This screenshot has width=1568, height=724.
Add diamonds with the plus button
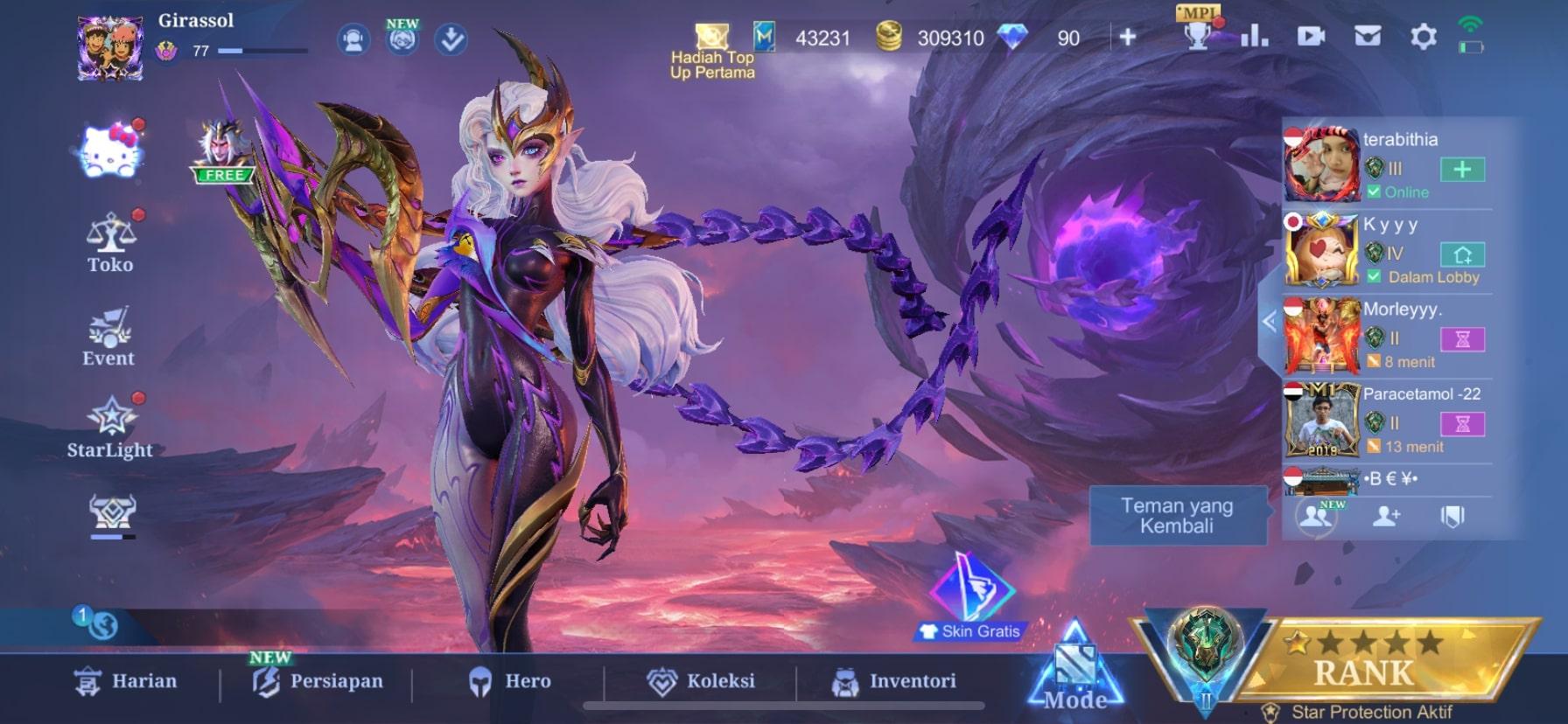click(x=1128, y=37)
